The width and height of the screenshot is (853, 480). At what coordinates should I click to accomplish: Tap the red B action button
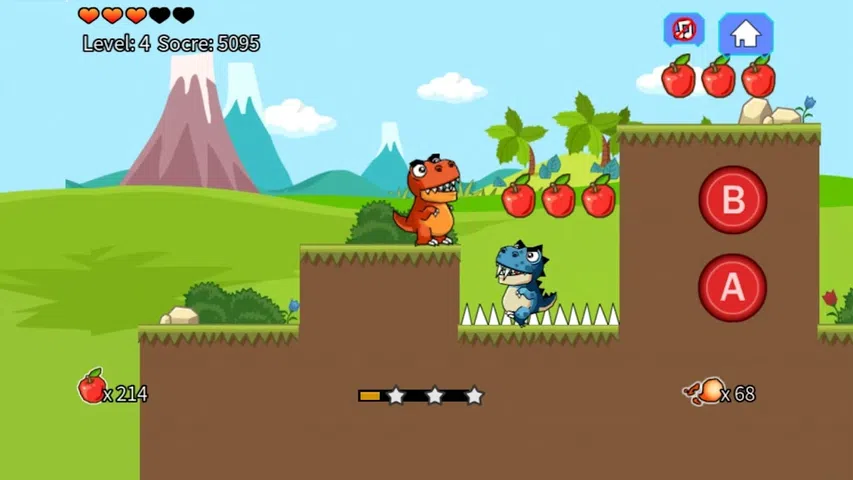[x=733, y=200]
